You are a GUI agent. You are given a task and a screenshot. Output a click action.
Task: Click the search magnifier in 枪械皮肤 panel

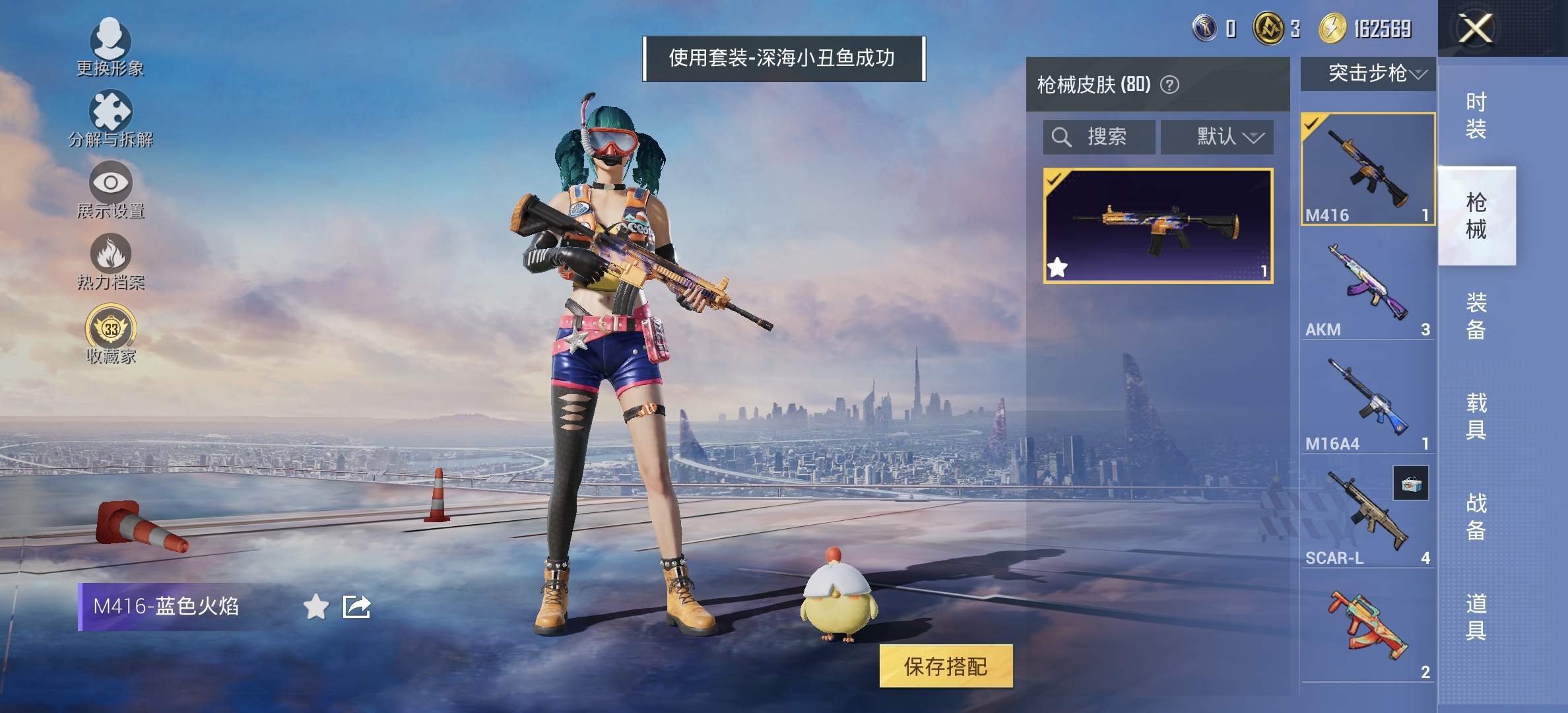click(1061, 137)
